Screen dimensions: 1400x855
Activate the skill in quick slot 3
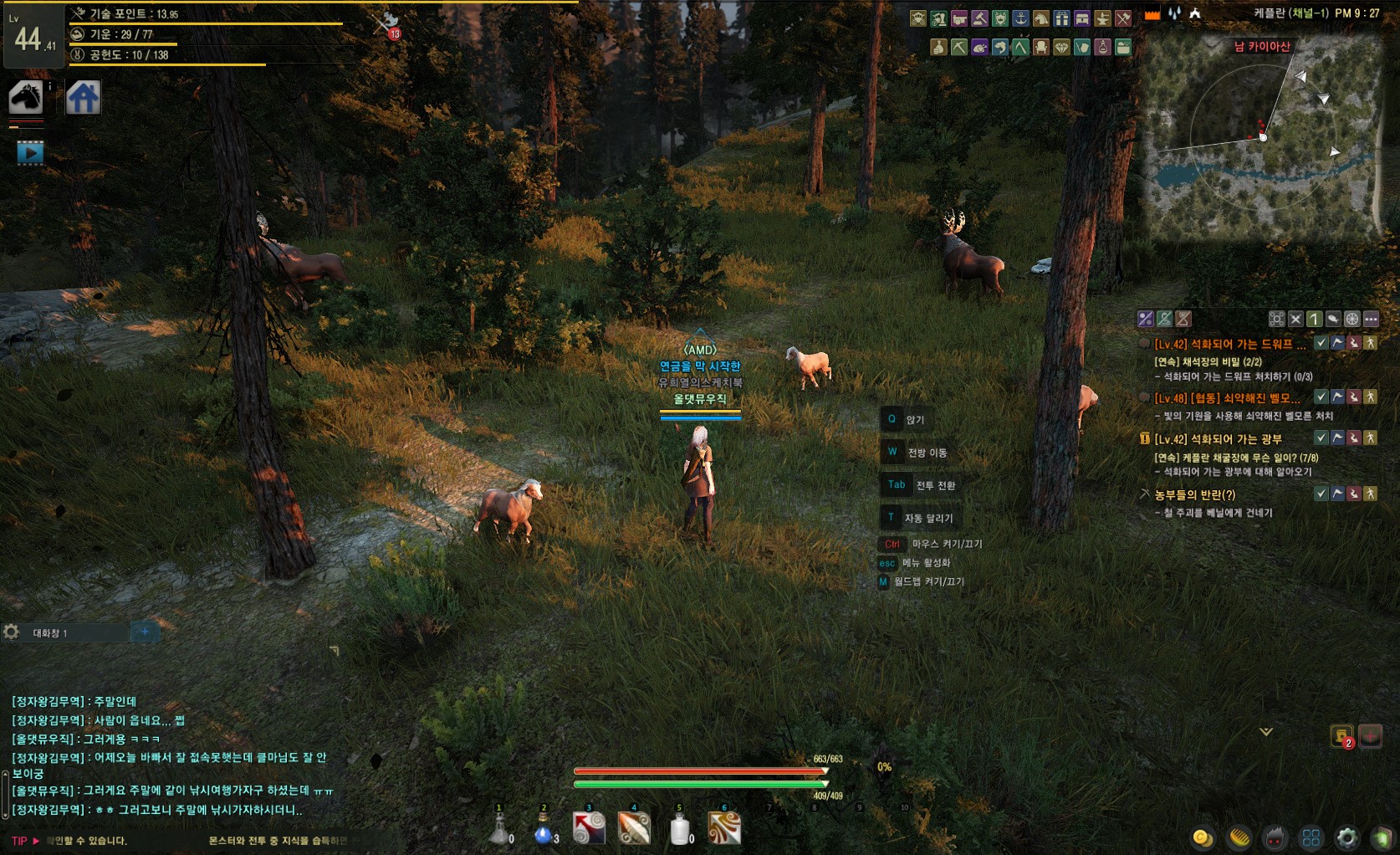[589, 829]
